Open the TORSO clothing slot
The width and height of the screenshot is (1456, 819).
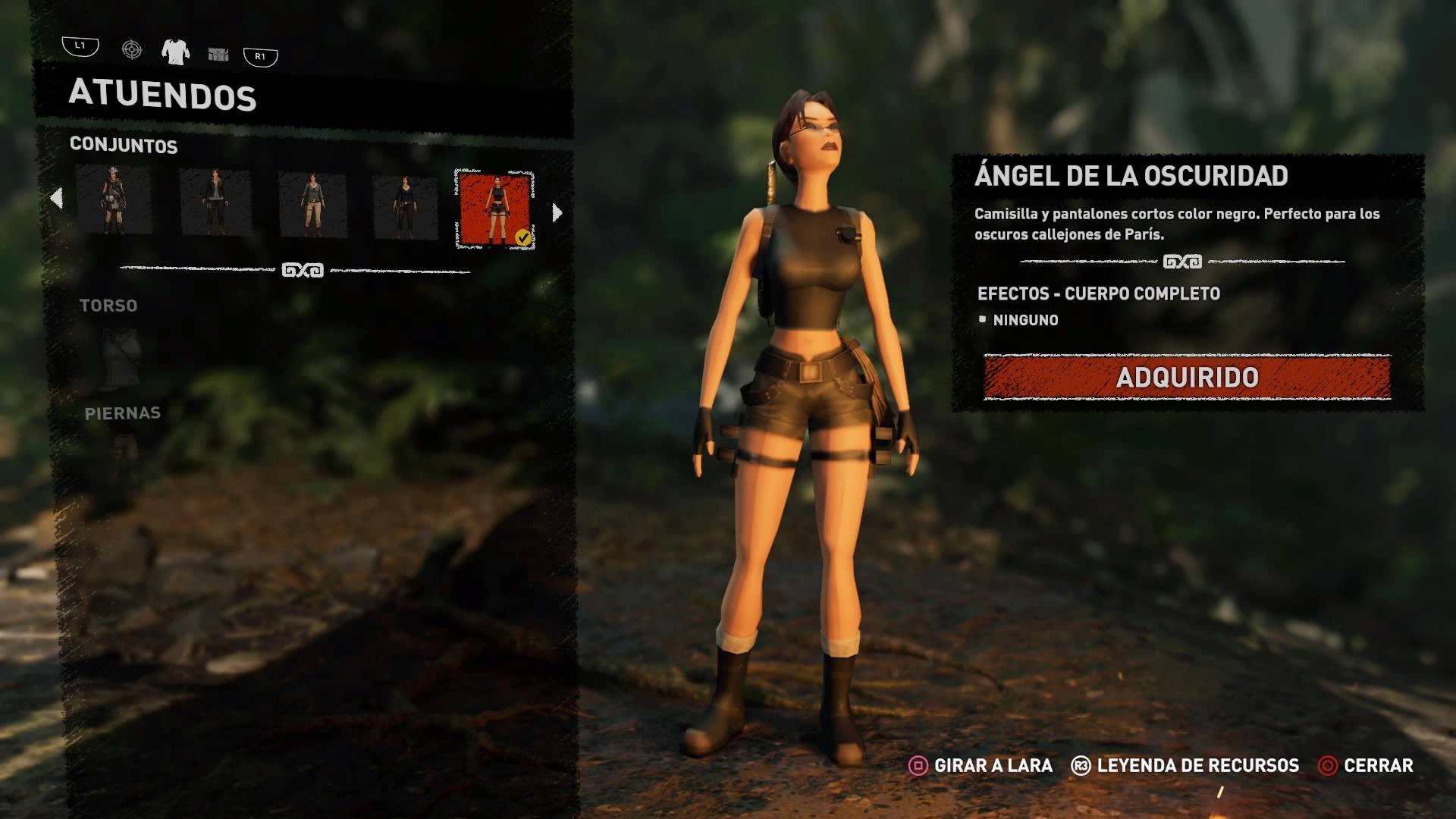coord(121,355)
